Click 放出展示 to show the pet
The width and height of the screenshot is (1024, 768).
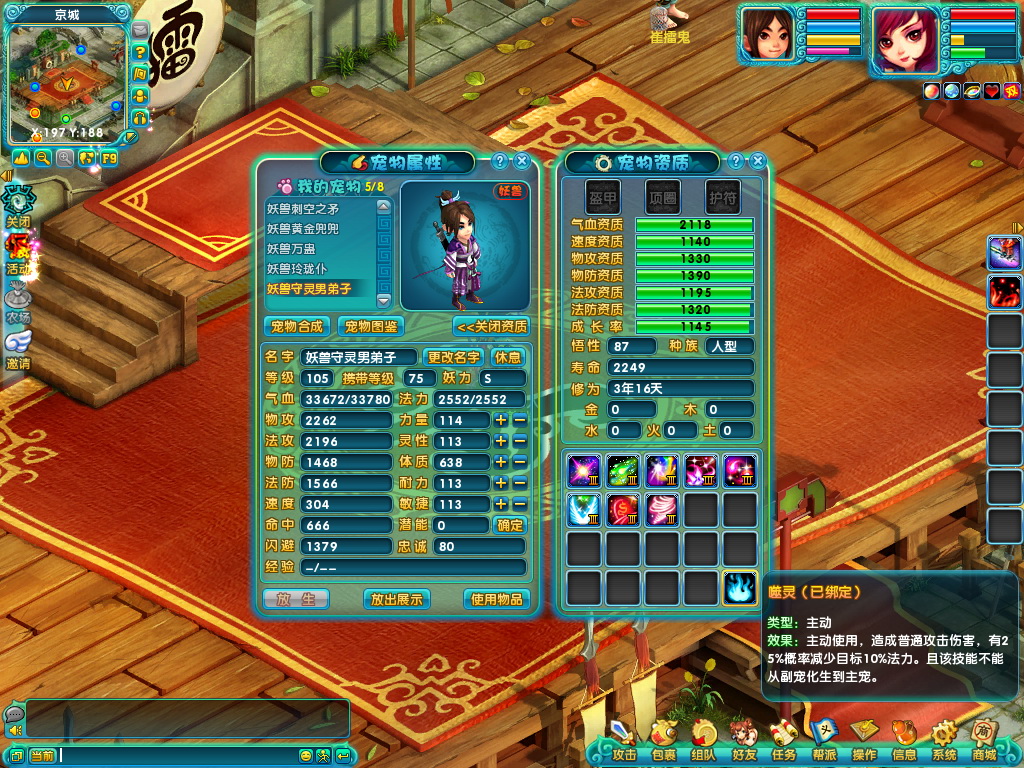[397, 599]
